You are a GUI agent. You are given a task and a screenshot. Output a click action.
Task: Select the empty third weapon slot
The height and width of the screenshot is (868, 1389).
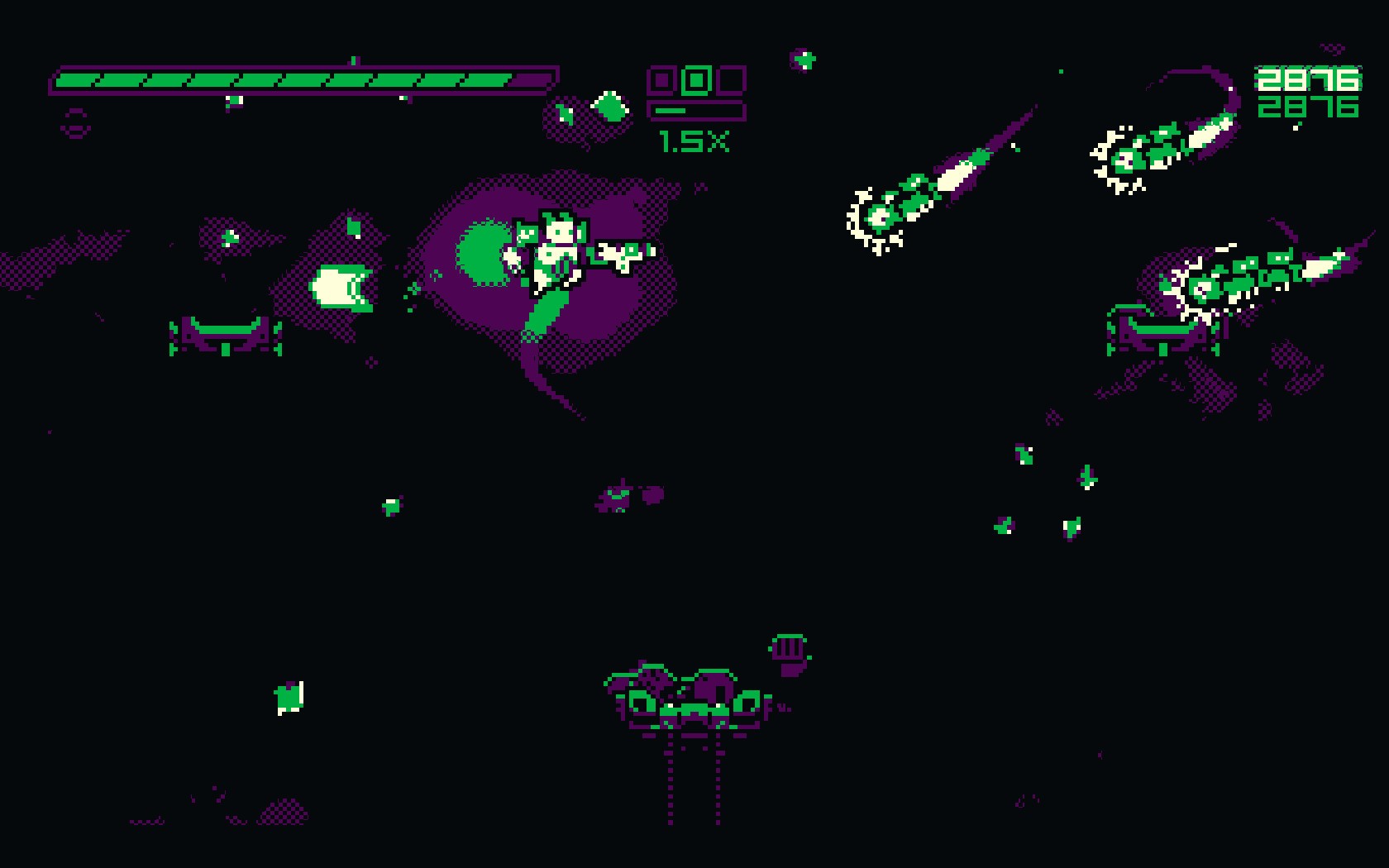pos(732,79)
